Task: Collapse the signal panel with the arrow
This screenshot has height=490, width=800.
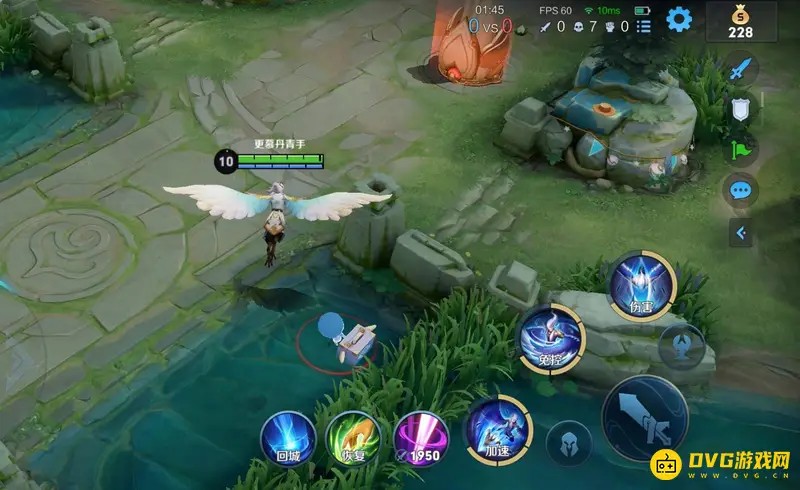Action: point(740,233)
